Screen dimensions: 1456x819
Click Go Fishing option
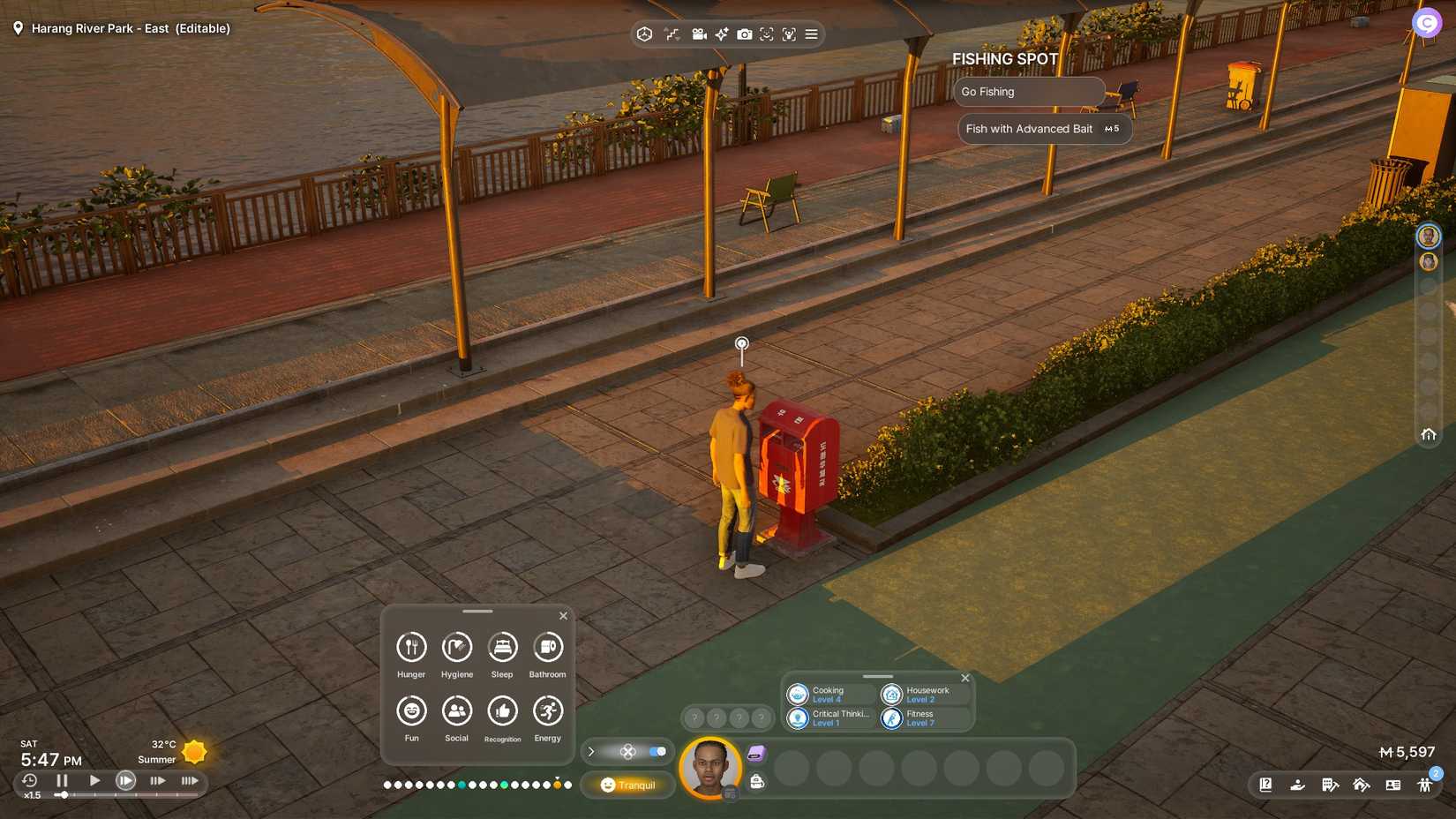[x=1029, y=91]
